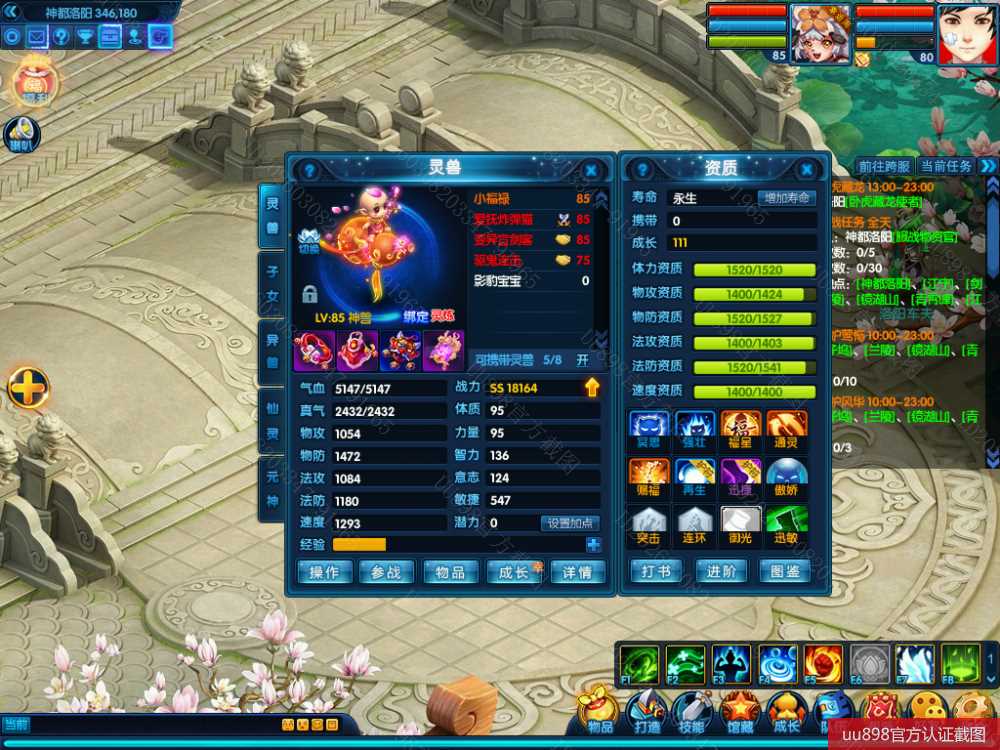Switch to the 当前任务 quest tab

[x=945, y=166]
